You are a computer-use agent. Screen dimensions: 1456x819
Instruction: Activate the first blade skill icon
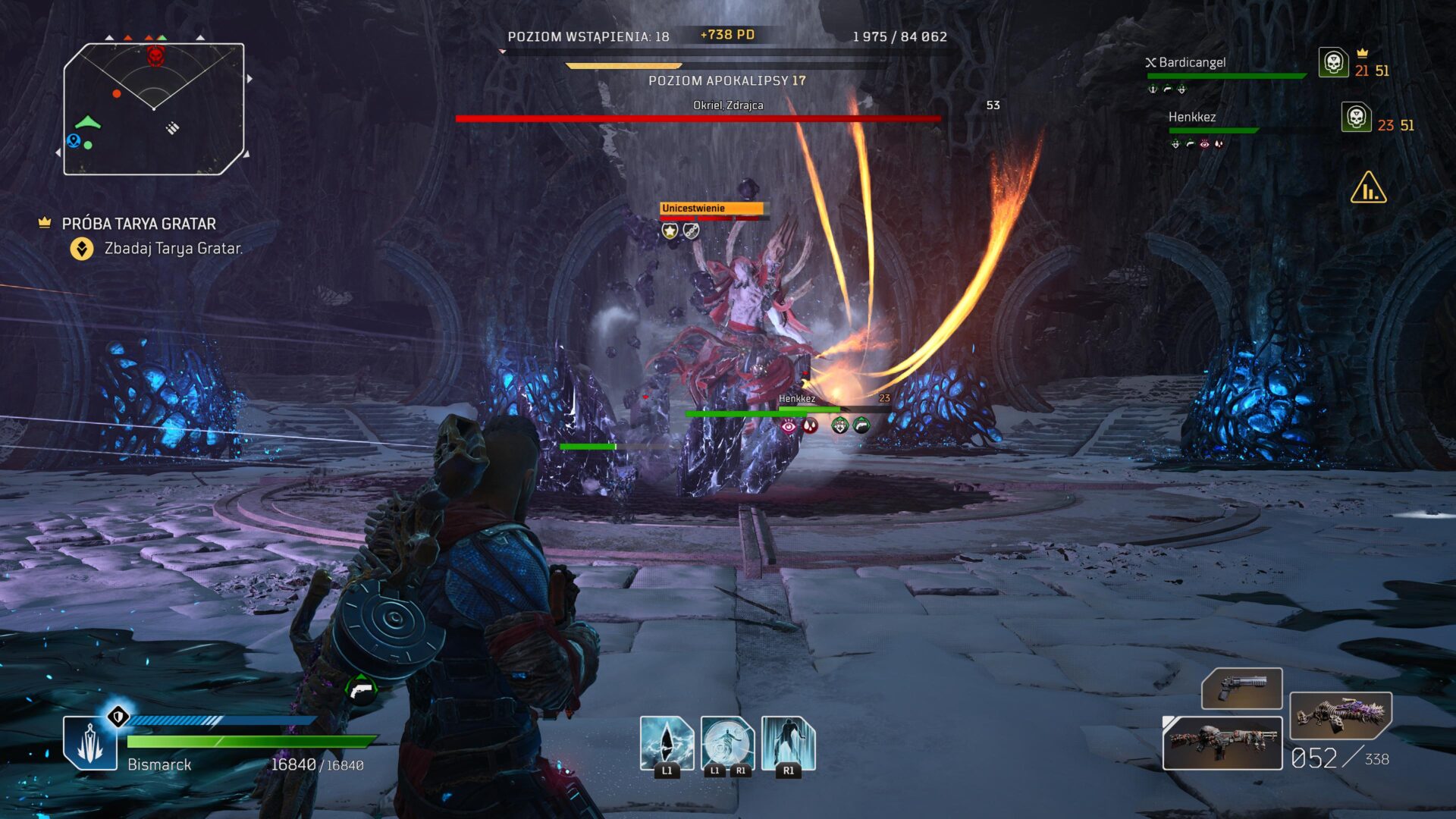tap(667, 743)
